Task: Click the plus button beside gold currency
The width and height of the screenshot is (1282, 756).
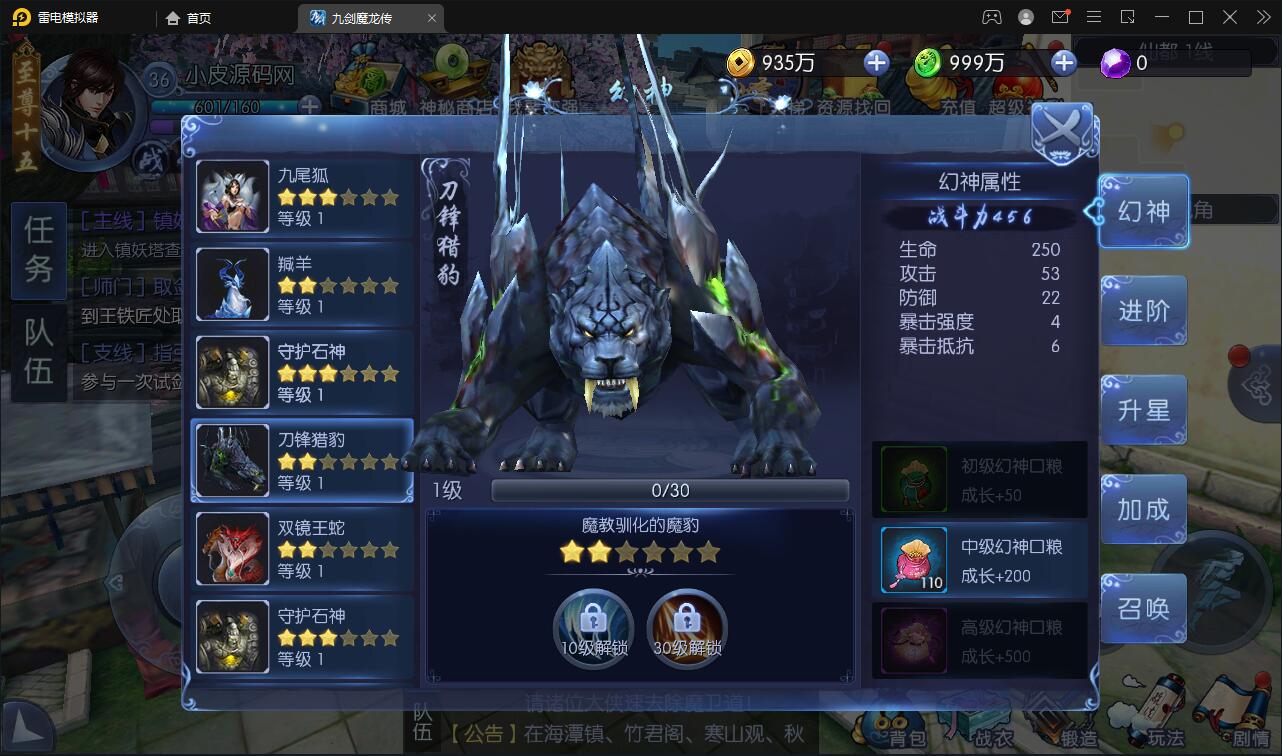Action: point(876,63)
